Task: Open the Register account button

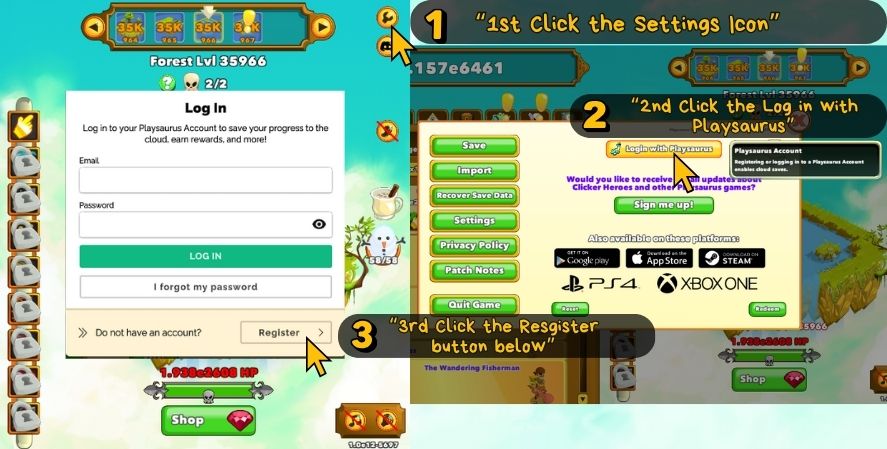Action: coord(285,332)
